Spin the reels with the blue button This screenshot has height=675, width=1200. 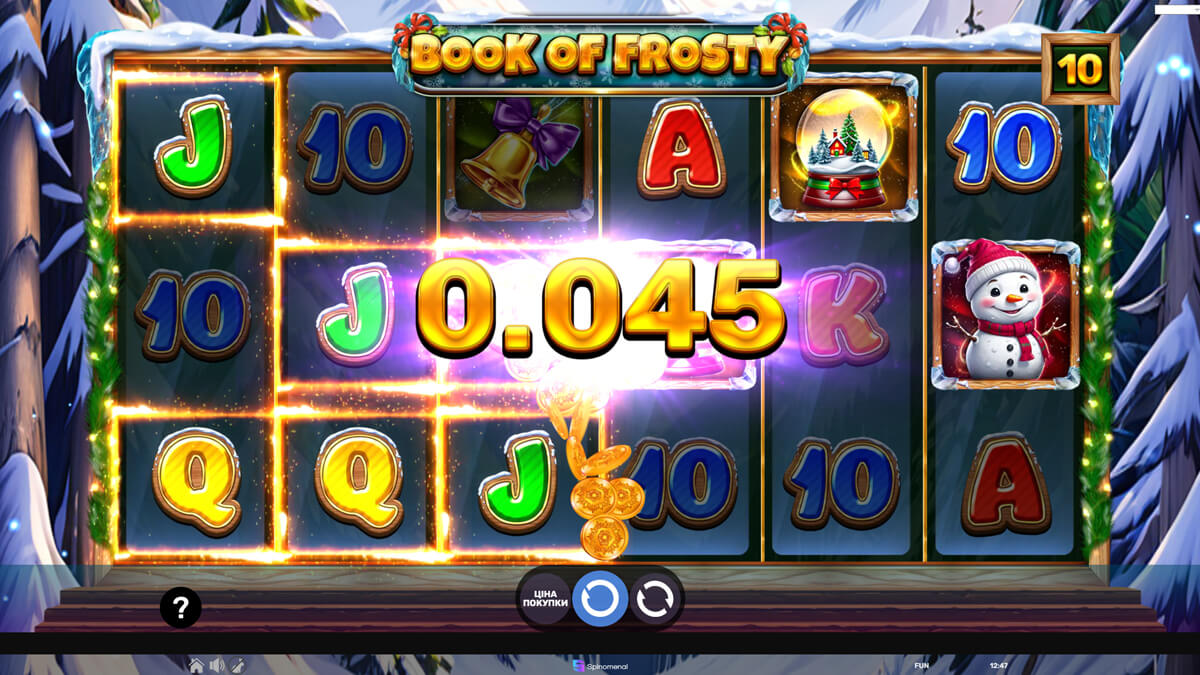[600, 598]
